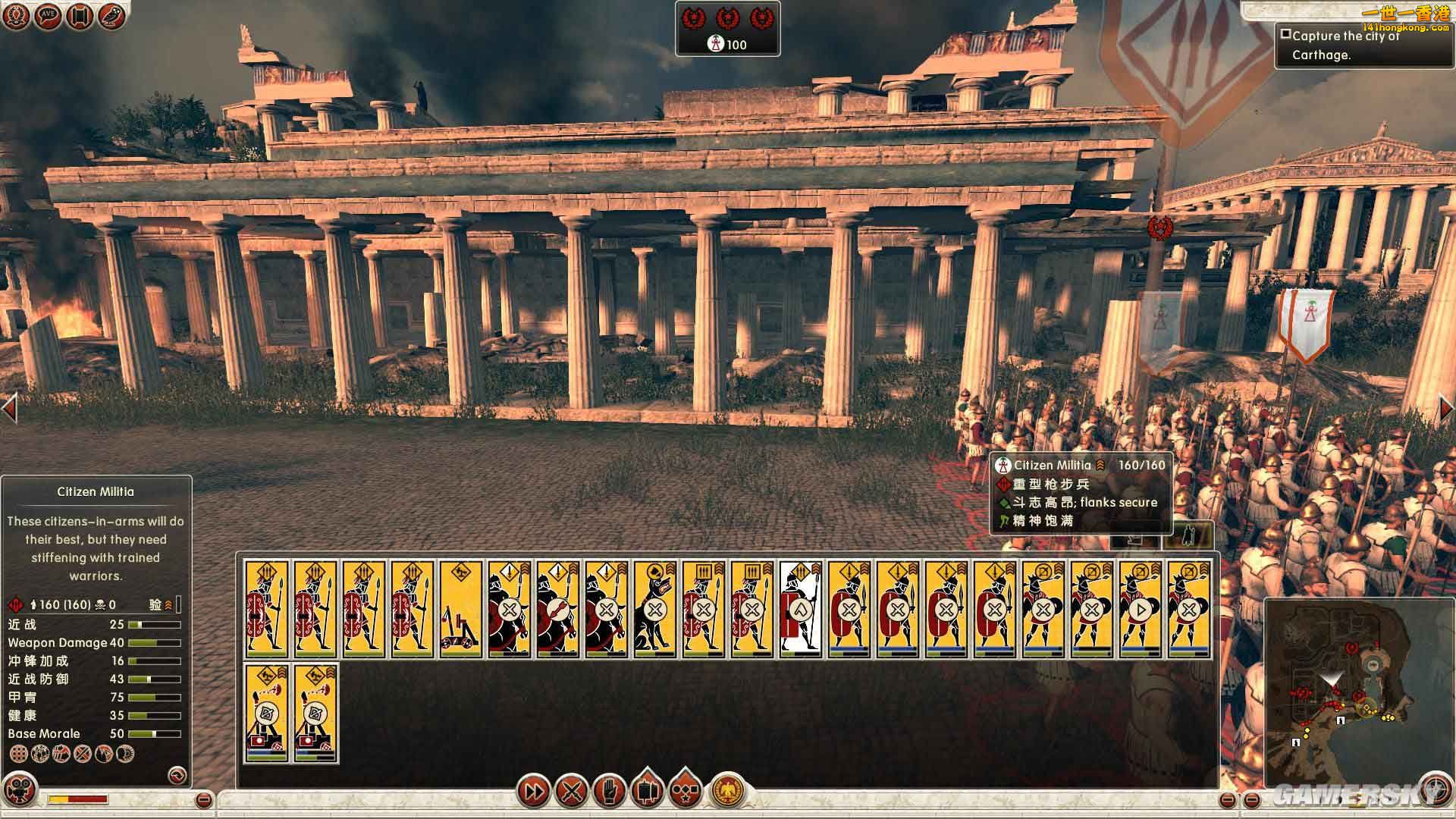
Task: Click the round arrow button on unit info panel
Action: [x=177, y=775]
